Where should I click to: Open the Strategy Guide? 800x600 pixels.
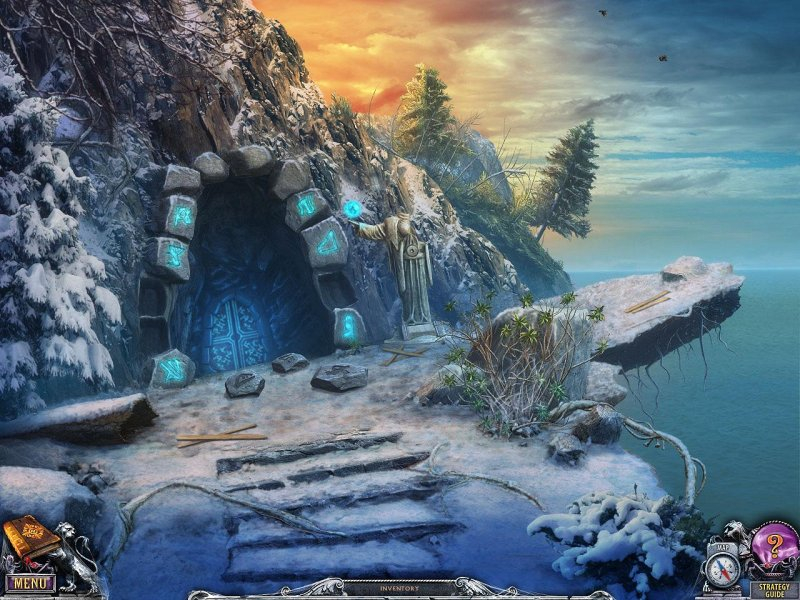pos(774,589)
